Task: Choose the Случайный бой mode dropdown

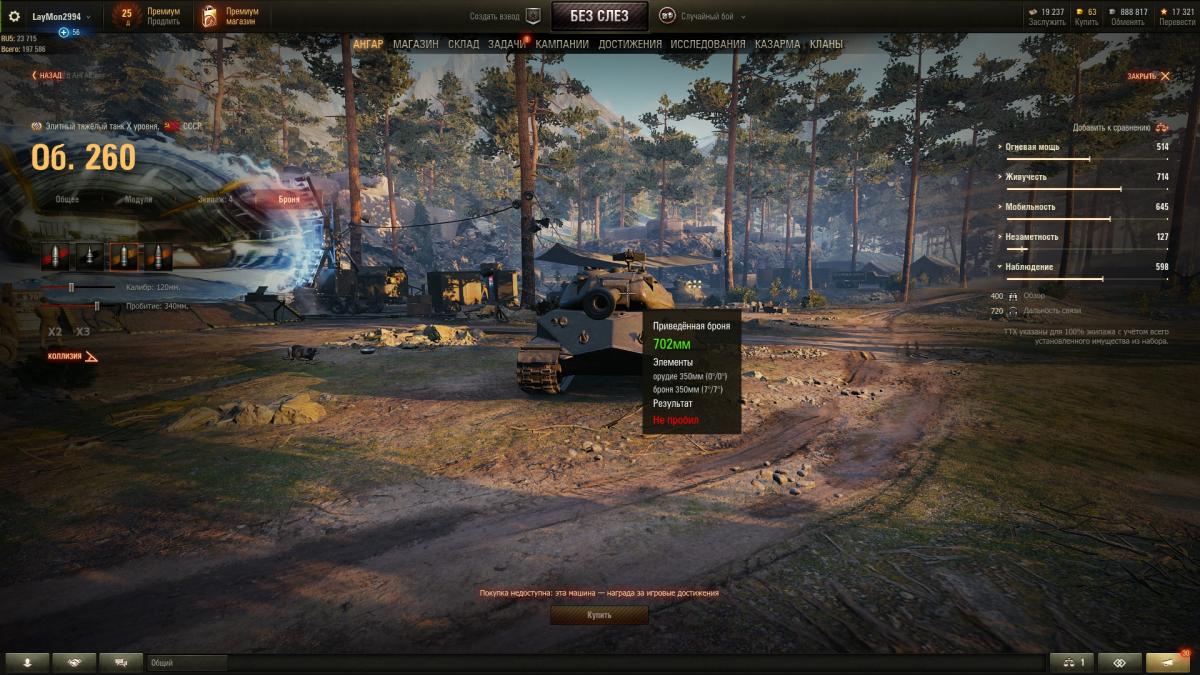Action: 707,16
